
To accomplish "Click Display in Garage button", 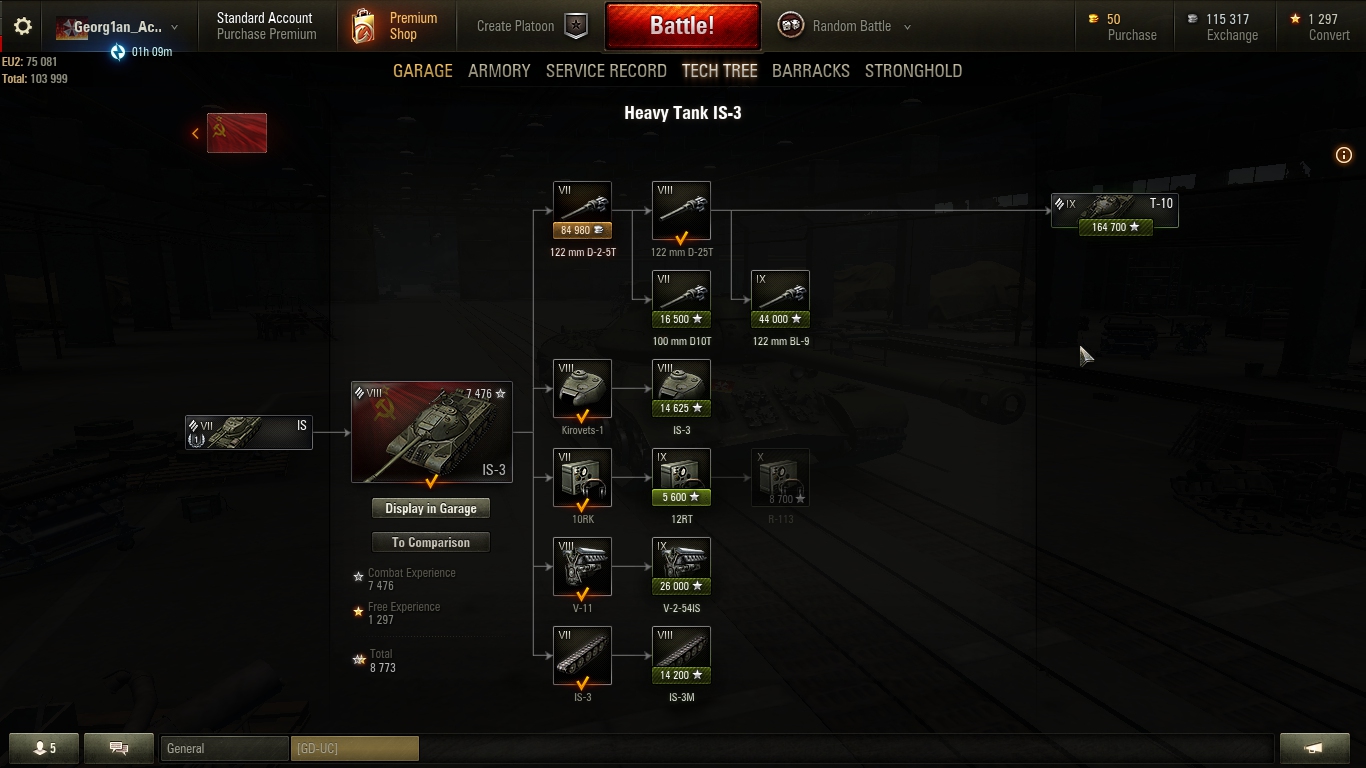I will tap(431, 509).
